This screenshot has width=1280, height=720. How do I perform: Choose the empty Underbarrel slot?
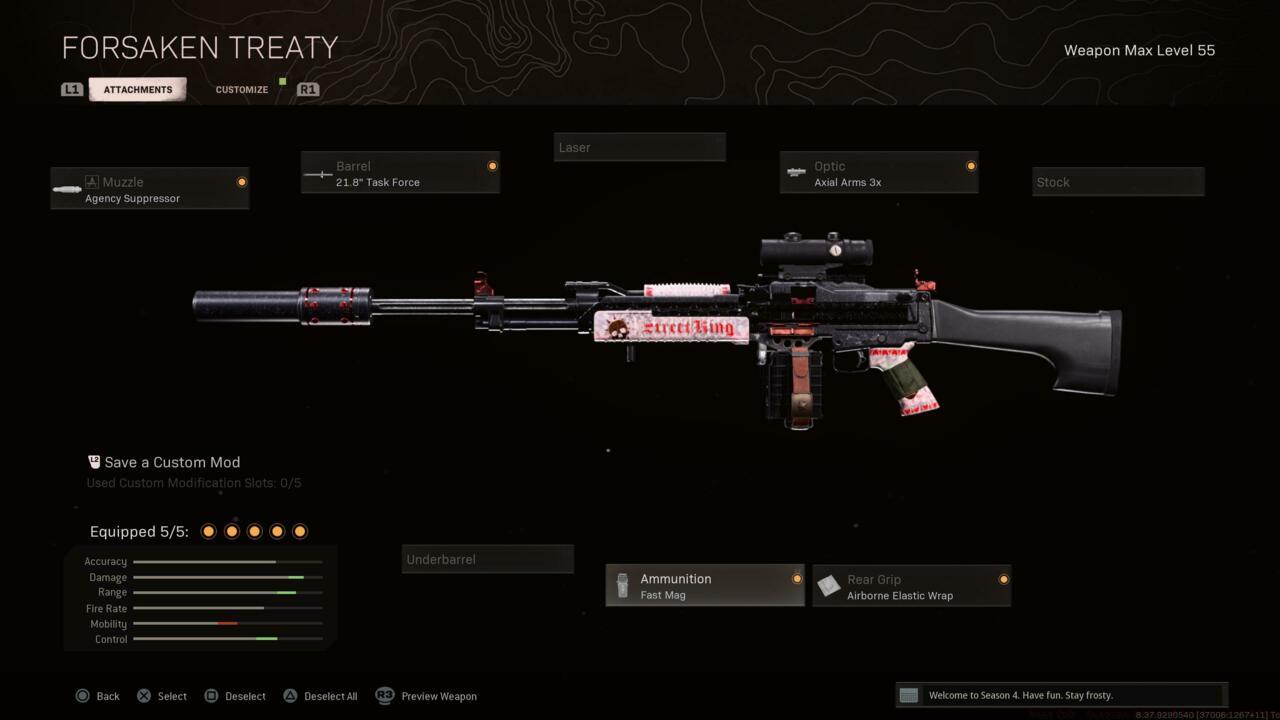click(x=488, y=559)
